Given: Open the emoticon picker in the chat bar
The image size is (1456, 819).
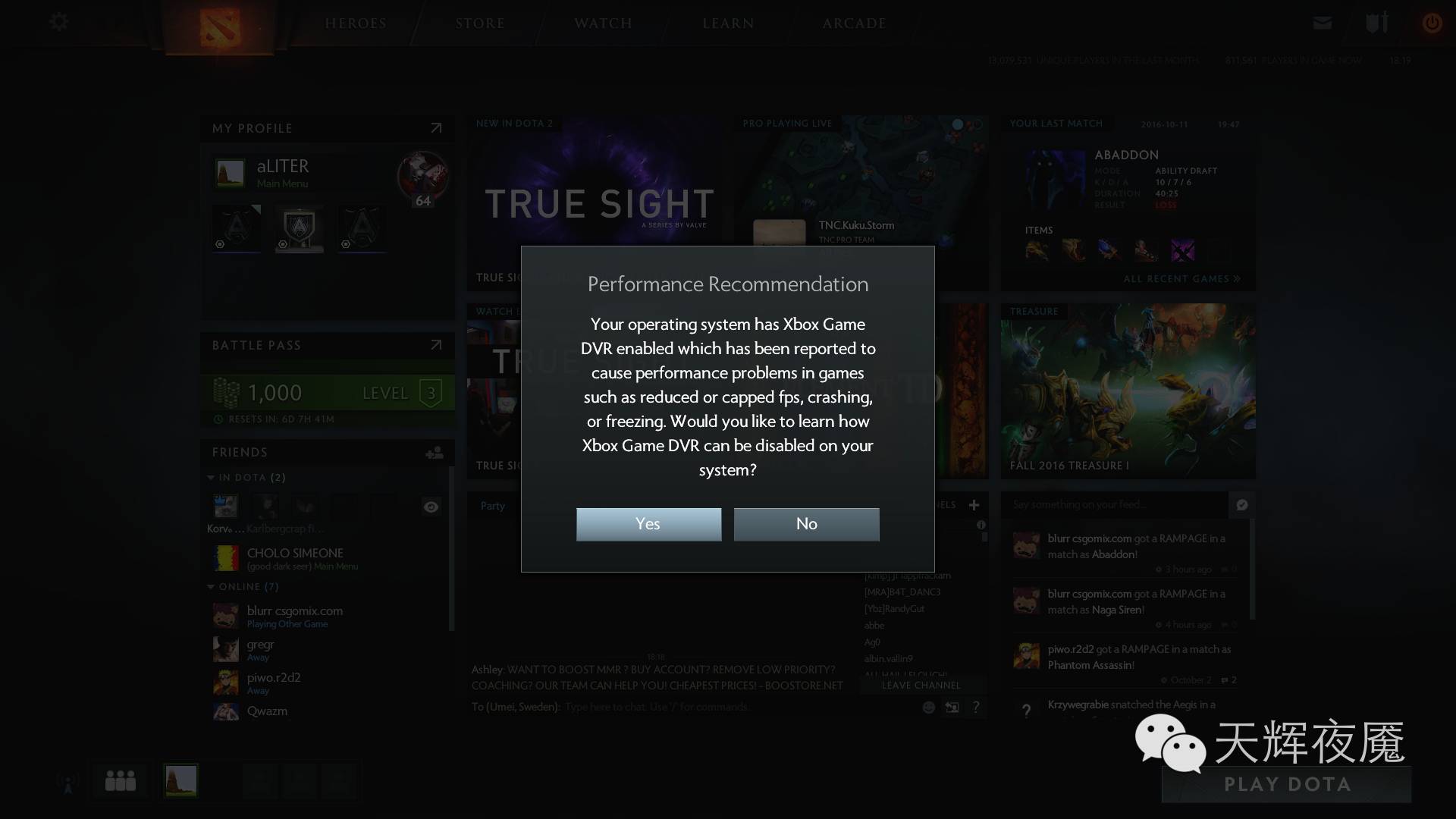Looking at the screenshot, I should point(928,707).
